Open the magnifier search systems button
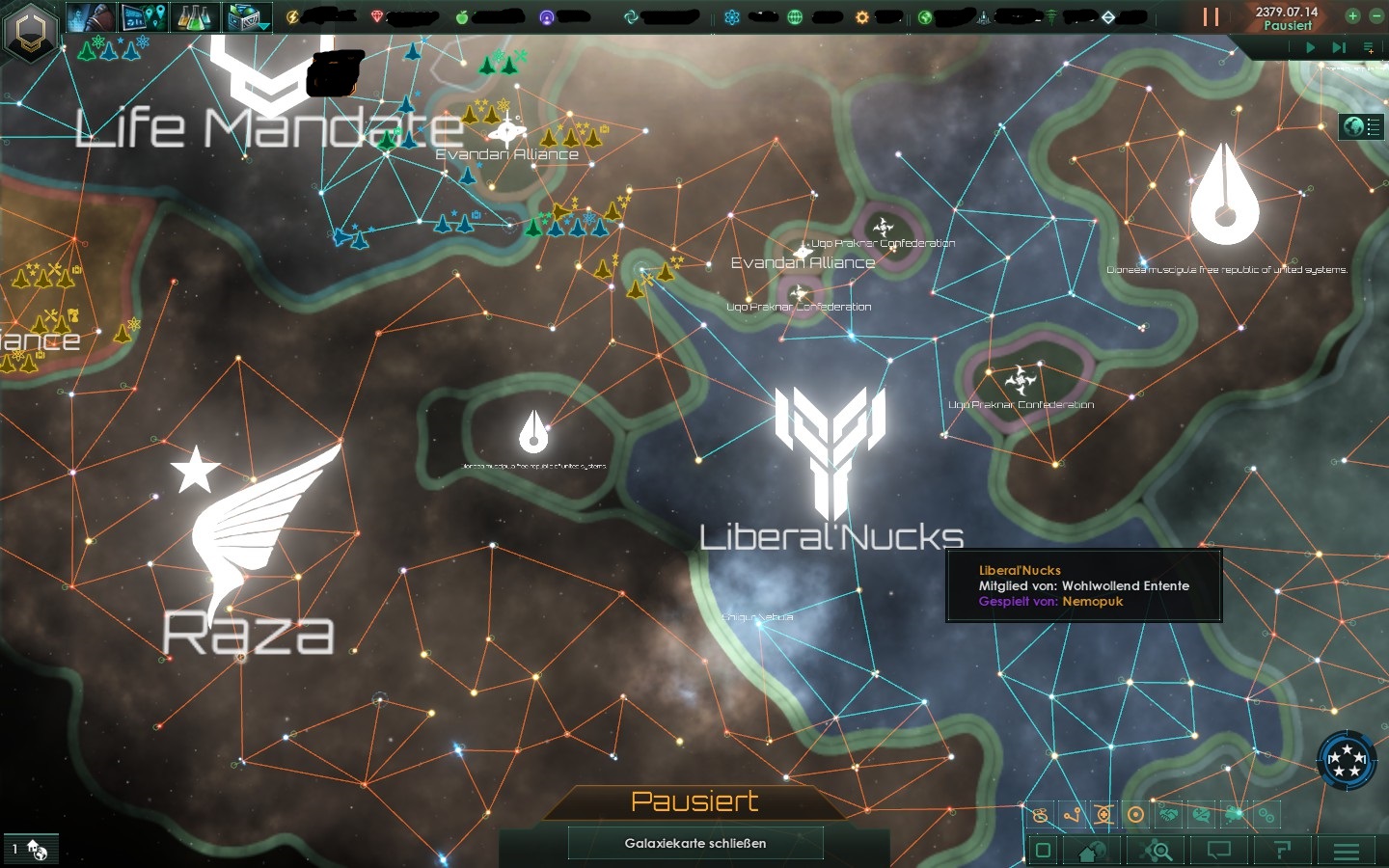 point(1157,851)
